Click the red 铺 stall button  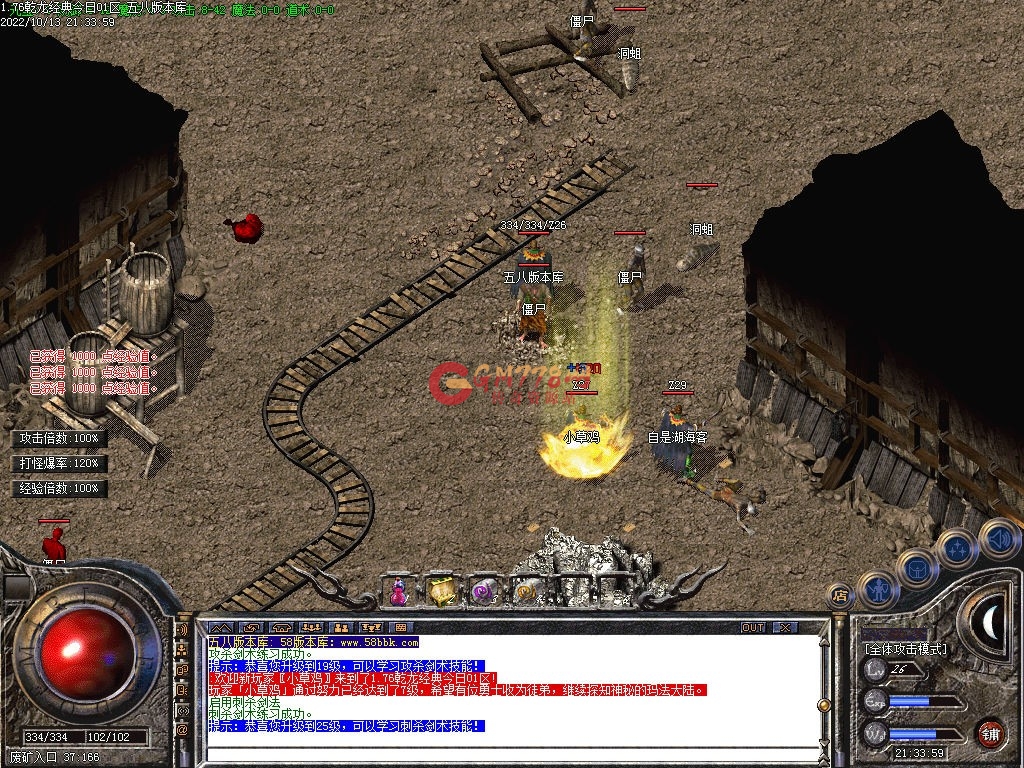pos(990,732)
